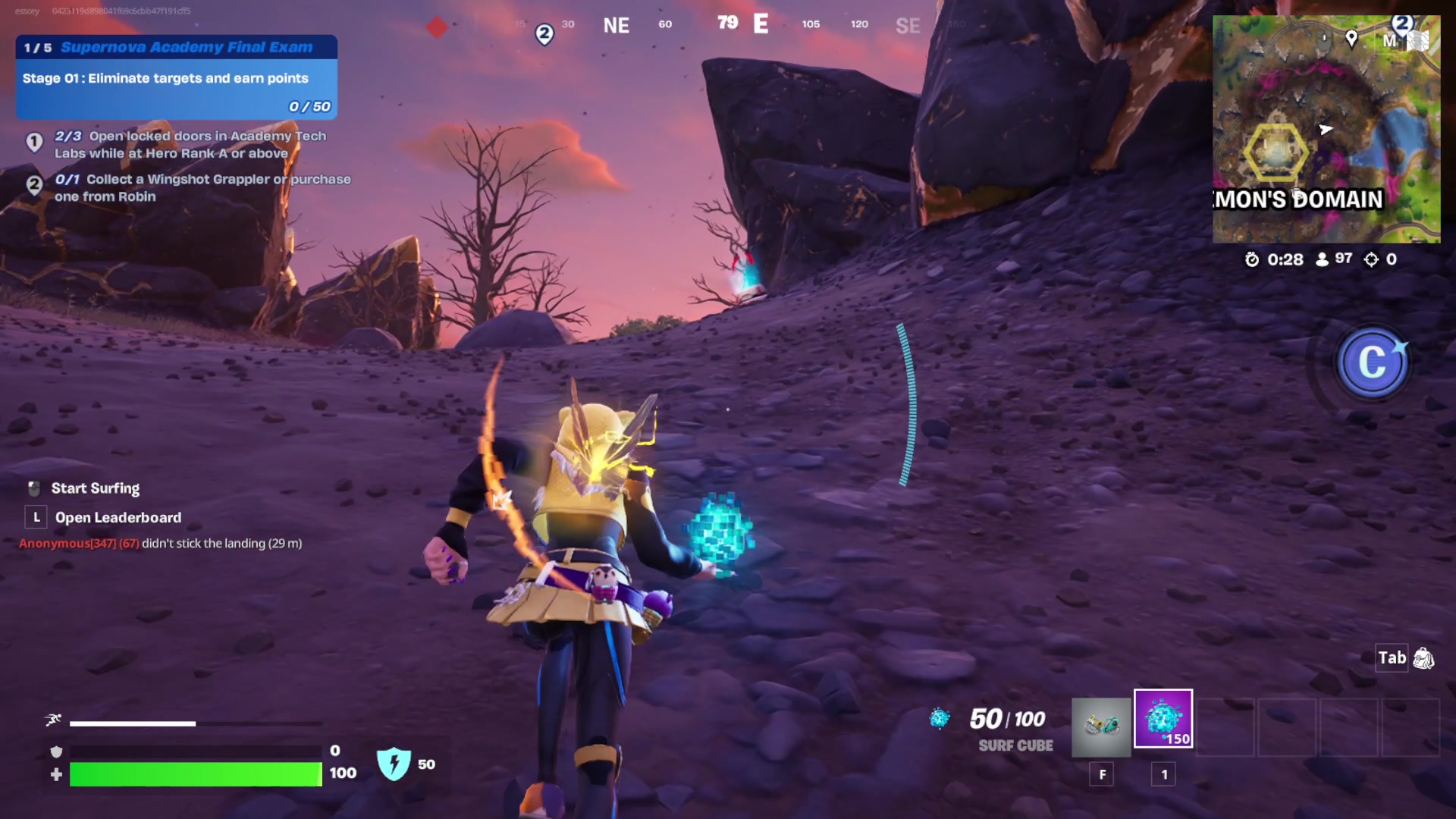Open the Supernova Academy Final Exam quest

pos(177,47)
